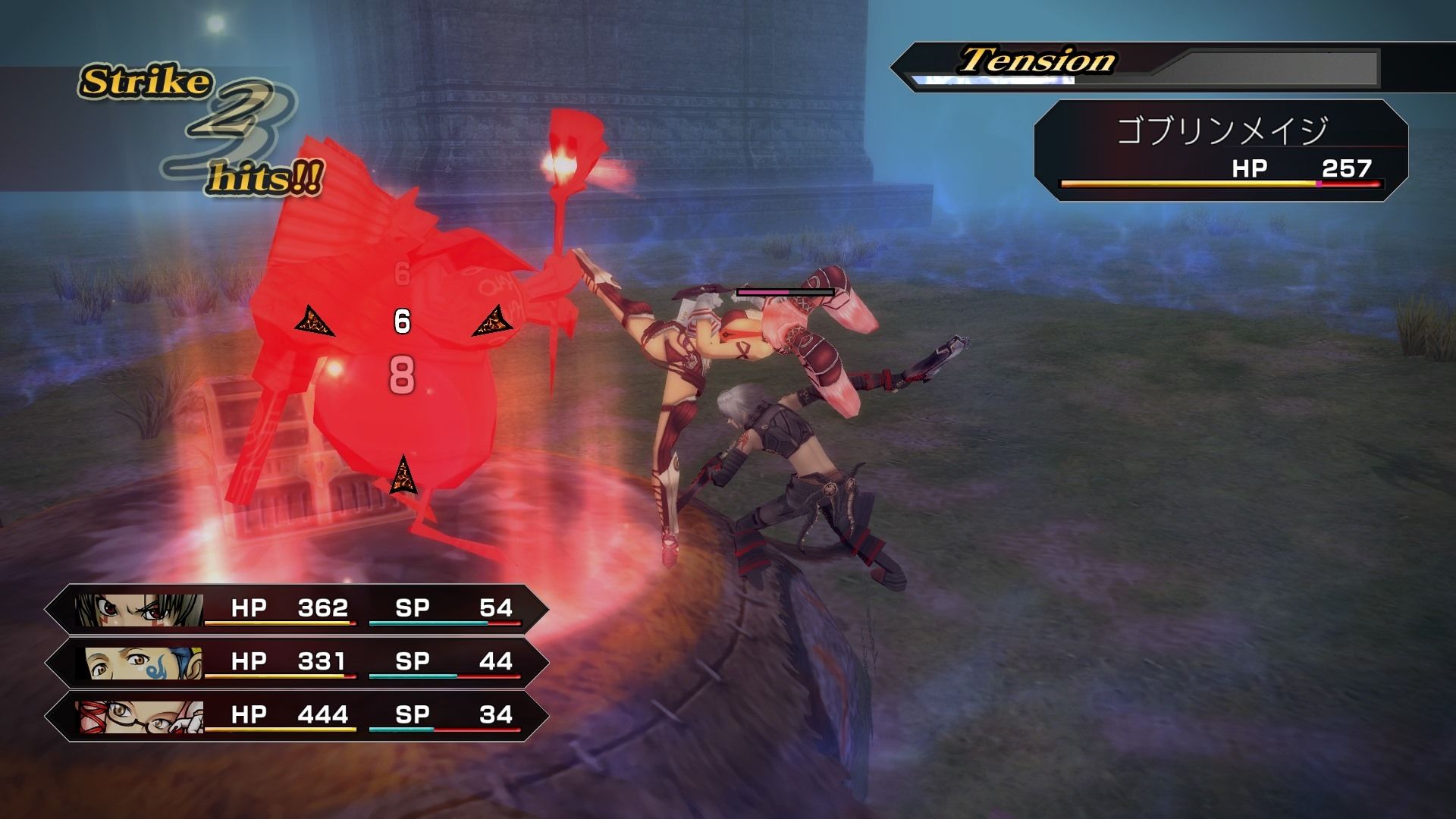Click the white Tension gauge fill bar

(x=993, y=78)
